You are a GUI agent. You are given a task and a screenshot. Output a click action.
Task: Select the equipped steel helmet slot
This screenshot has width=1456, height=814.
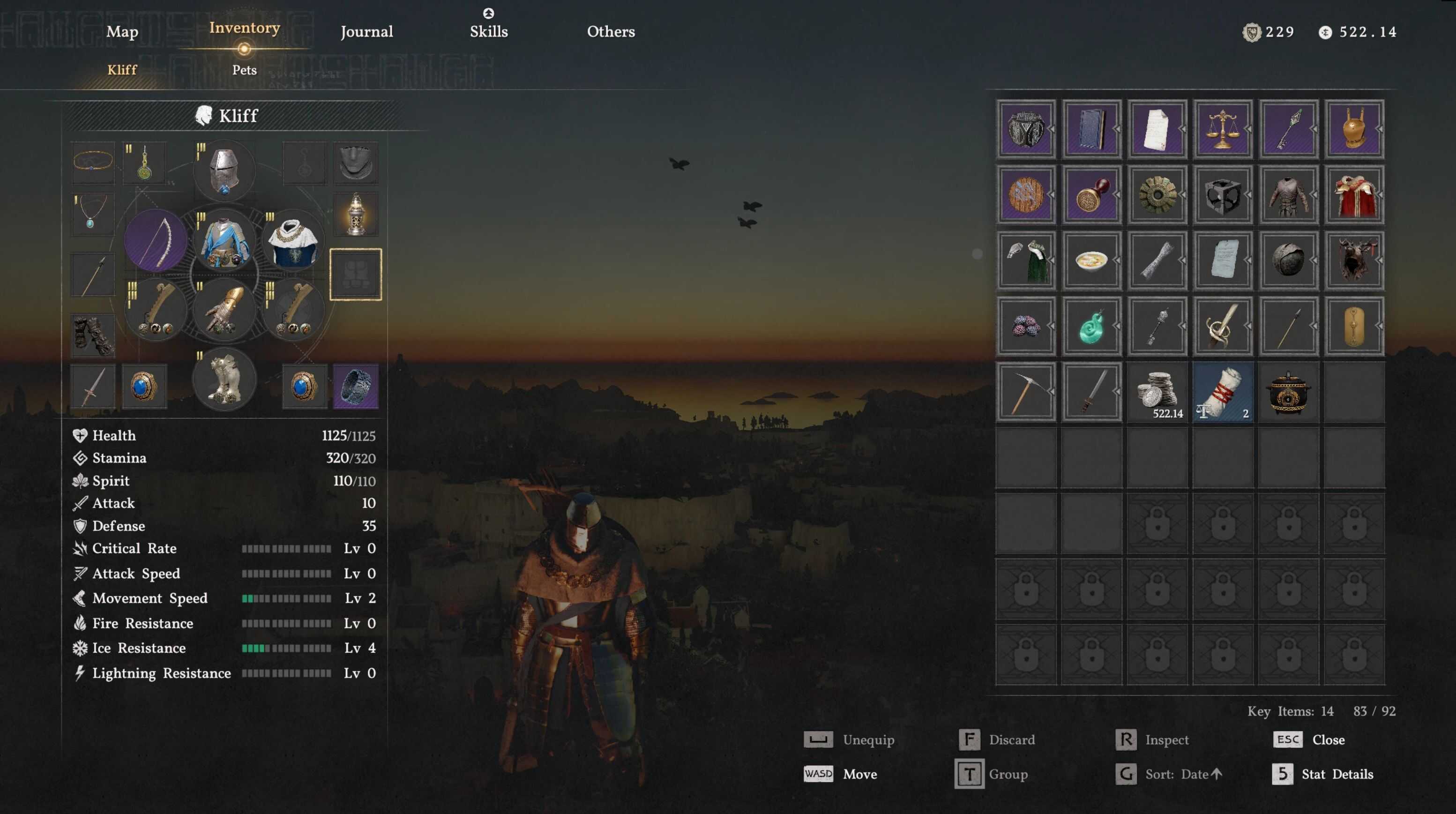pos(224,170)
